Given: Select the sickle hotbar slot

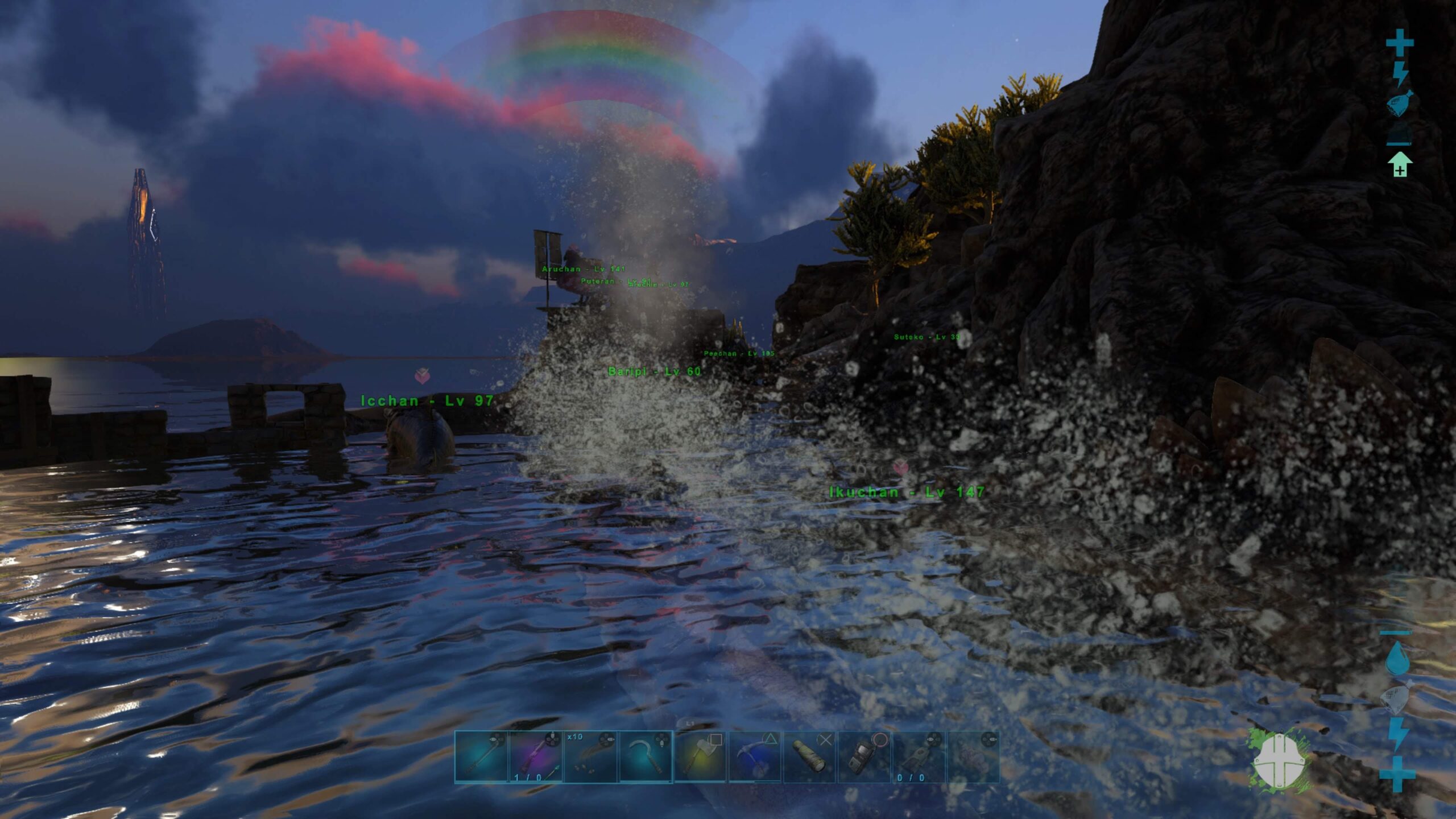Looking at the screenshot, I should tap(646, 758).
